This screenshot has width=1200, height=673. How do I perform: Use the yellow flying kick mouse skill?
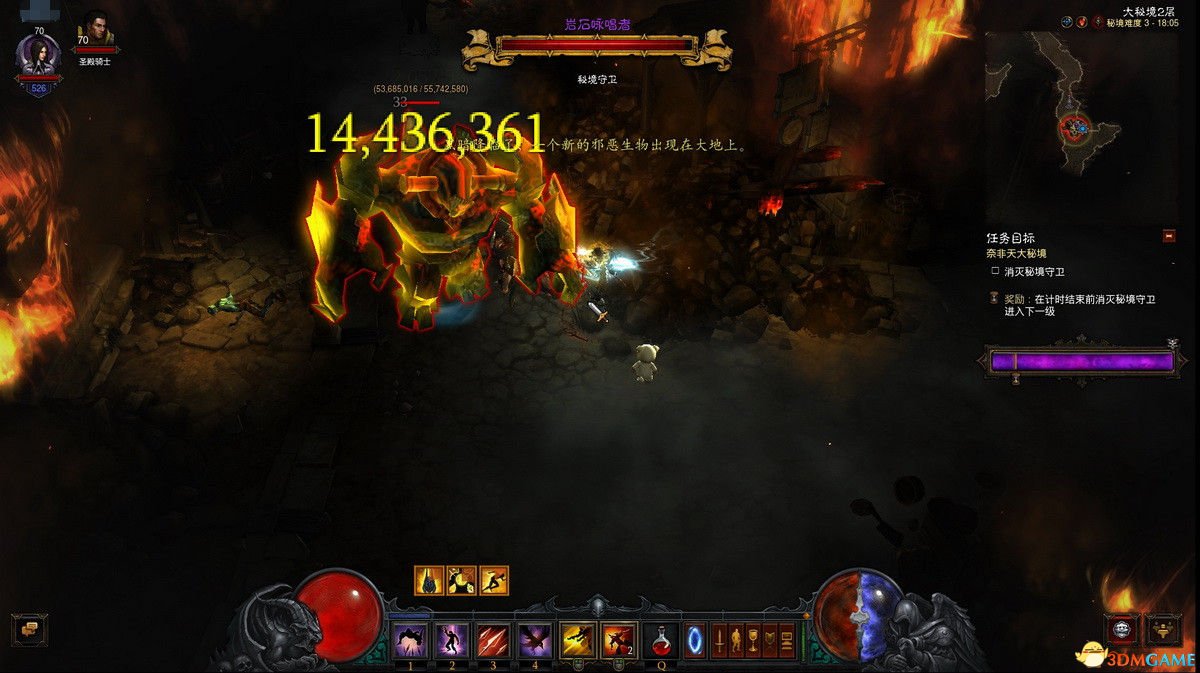577,639
